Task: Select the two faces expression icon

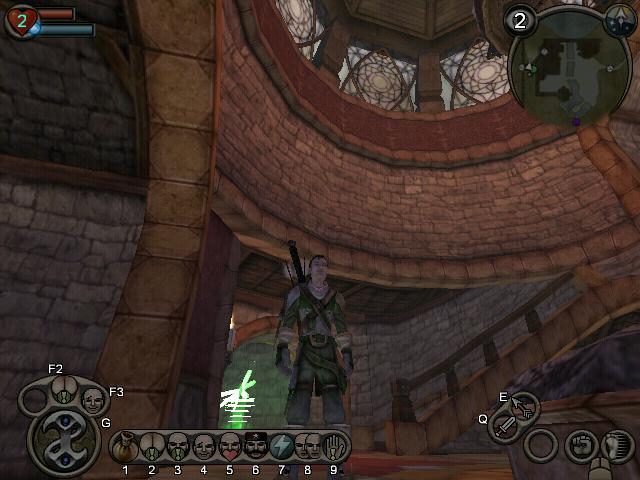Action: (x=306, y=445)
